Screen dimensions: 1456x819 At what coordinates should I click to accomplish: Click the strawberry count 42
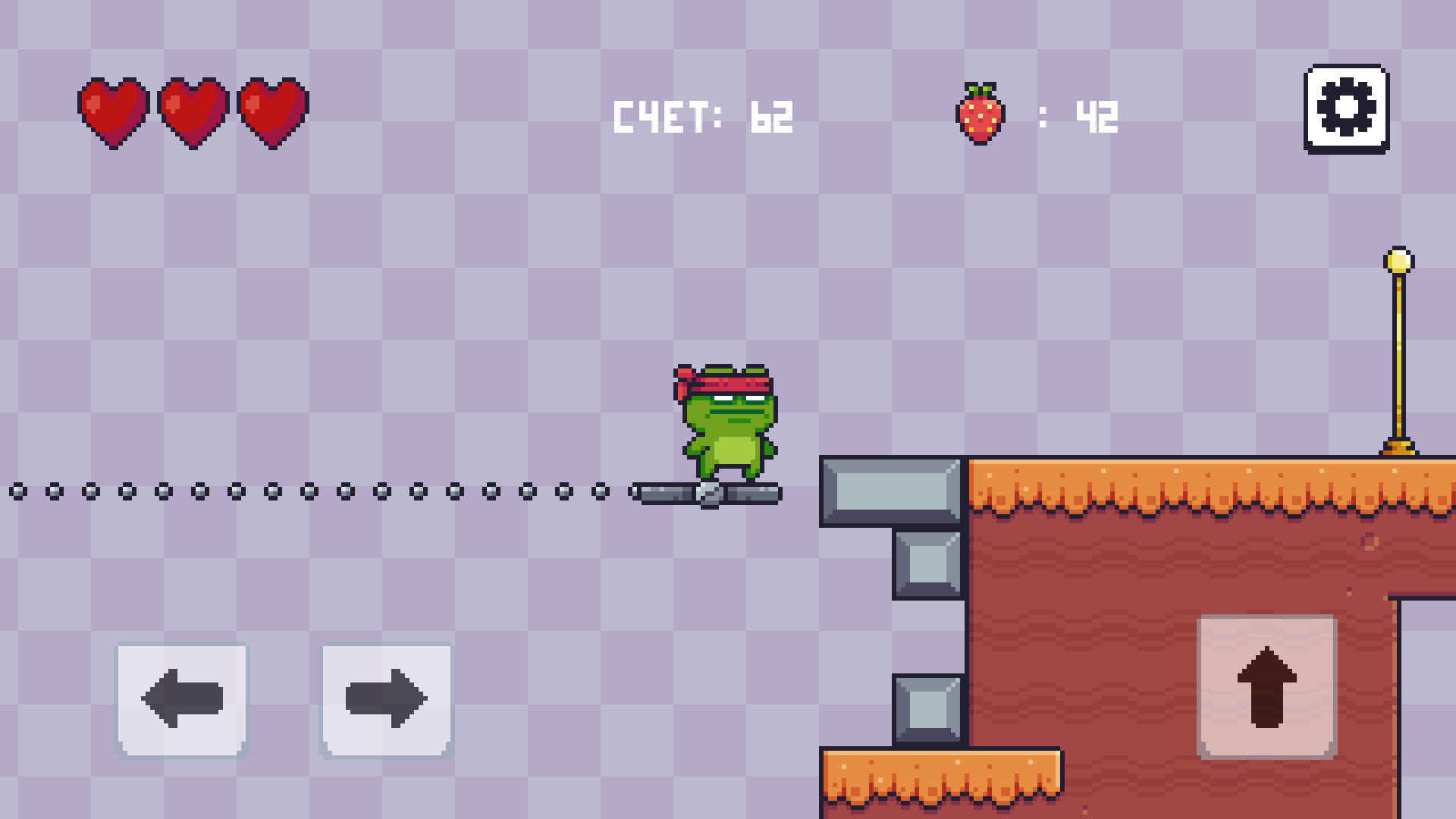click(1097, 114)
